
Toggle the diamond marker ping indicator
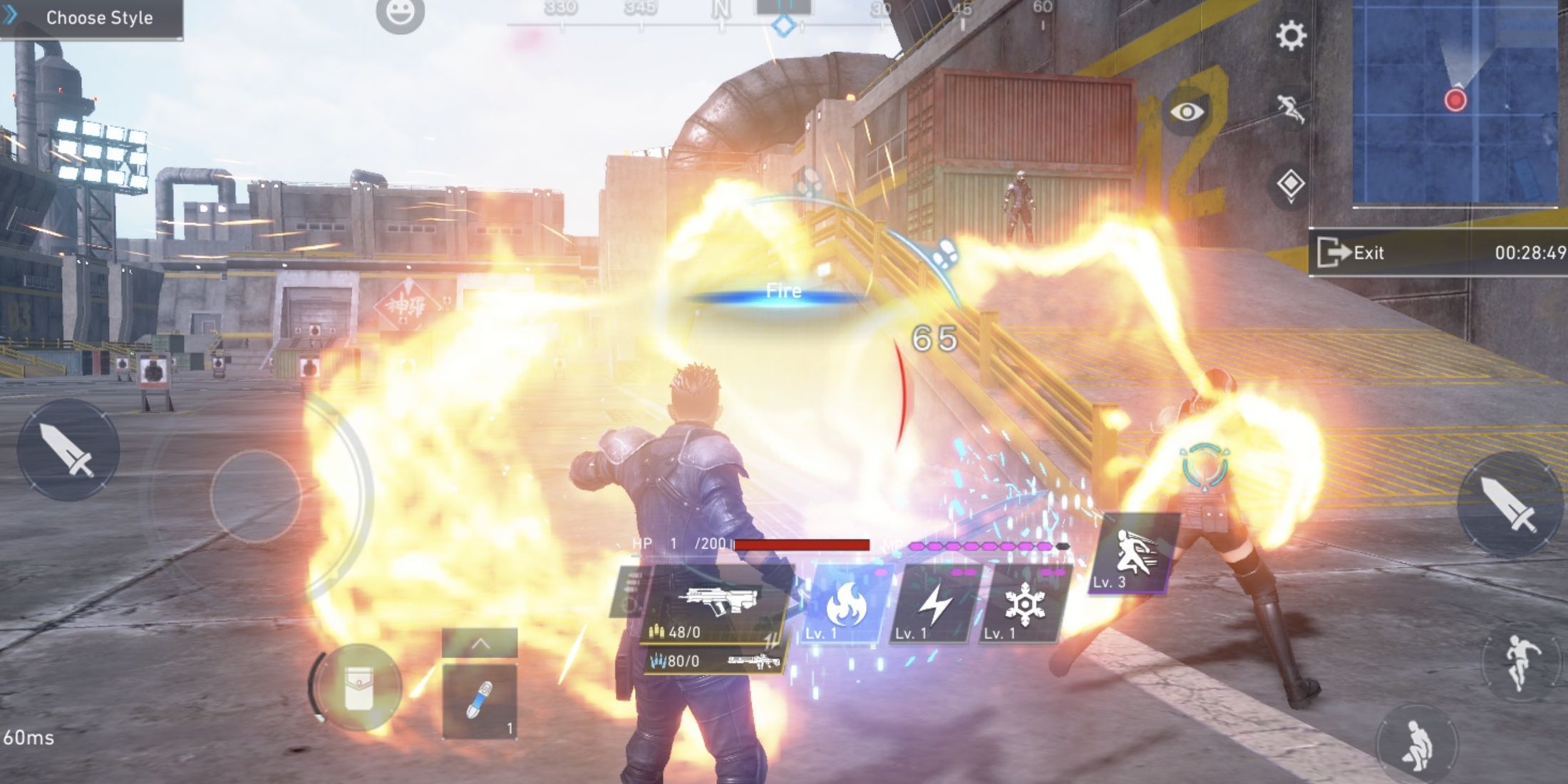point(1290,182)
